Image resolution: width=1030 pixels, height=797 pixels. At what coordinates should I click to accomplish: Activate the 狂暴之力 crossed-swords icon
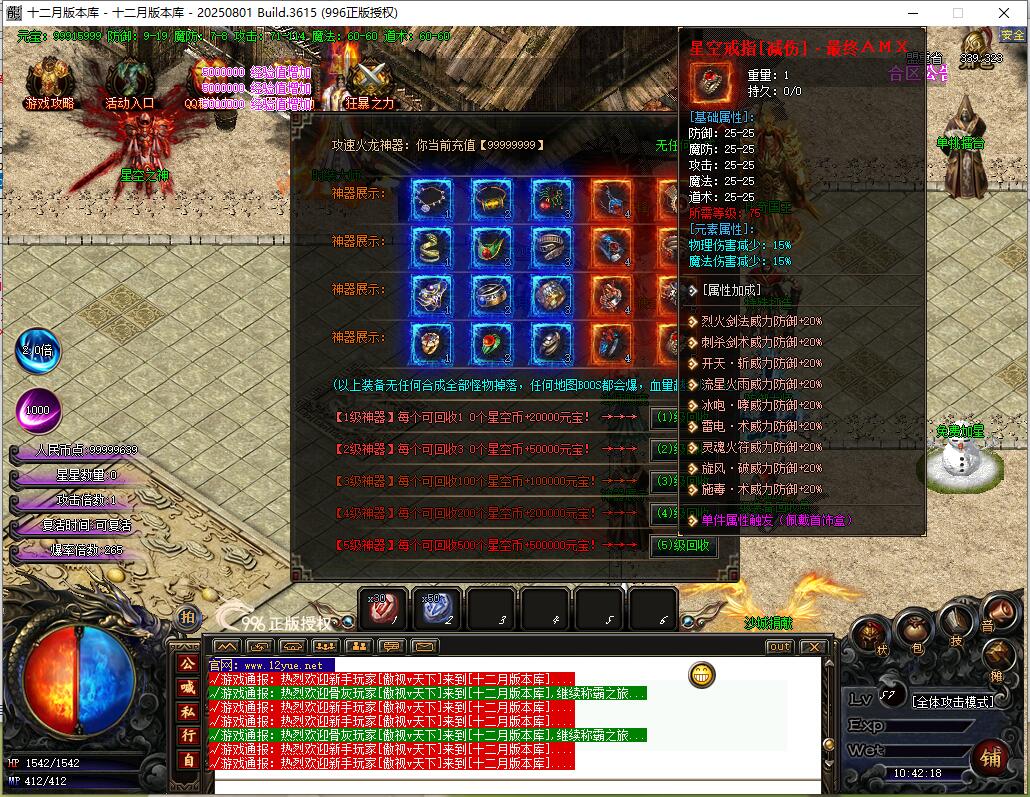(x=370, y=78)
